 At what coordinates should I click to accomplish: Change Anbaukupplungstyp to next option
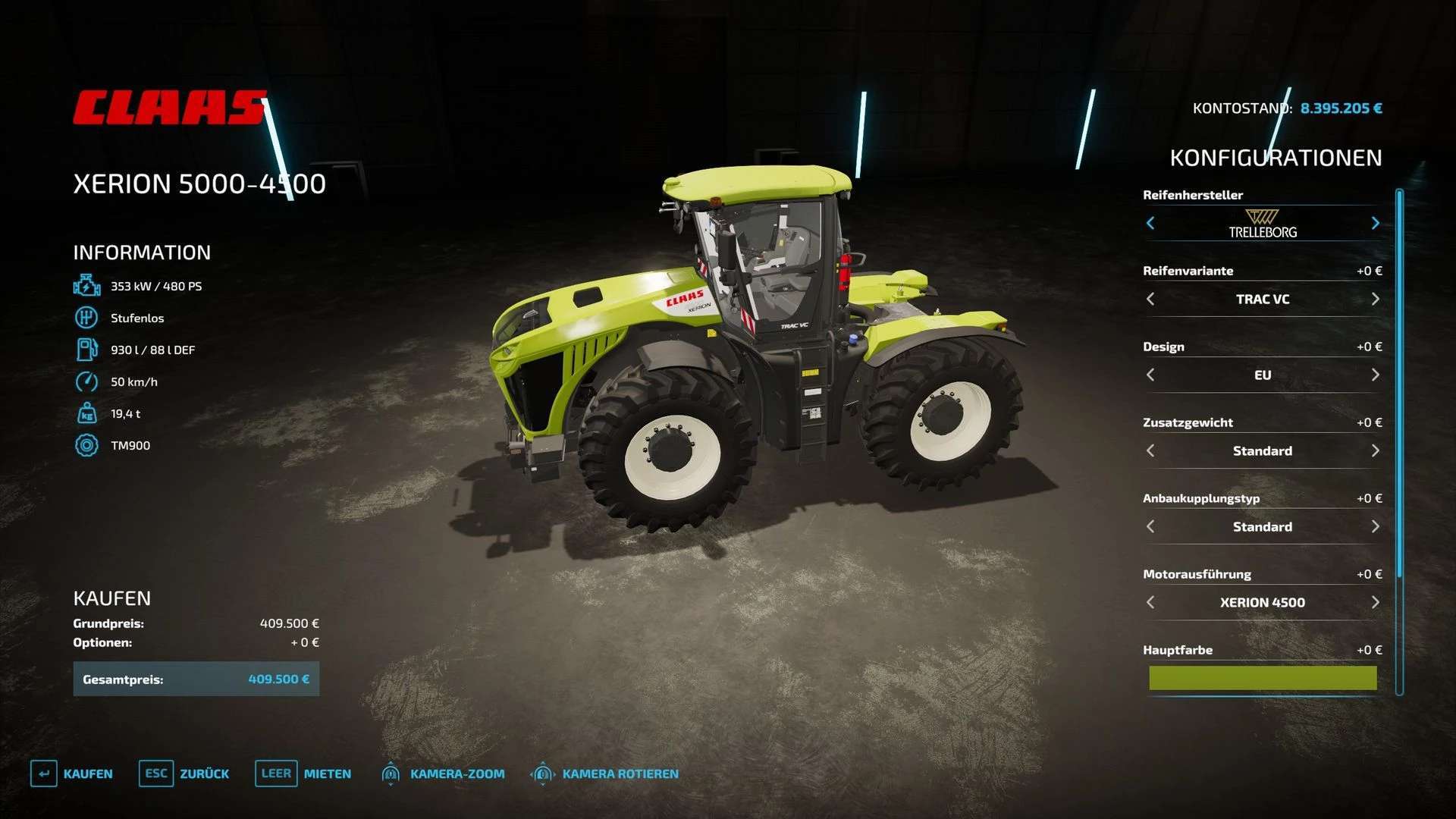1375,526
